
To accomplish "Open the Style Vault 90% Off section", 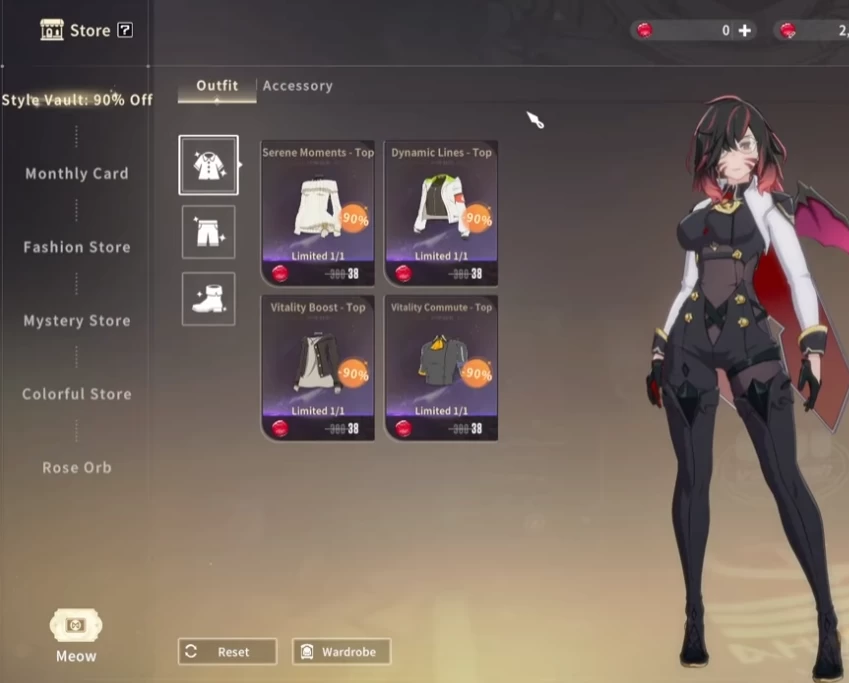I will click(x=77, y=100).
